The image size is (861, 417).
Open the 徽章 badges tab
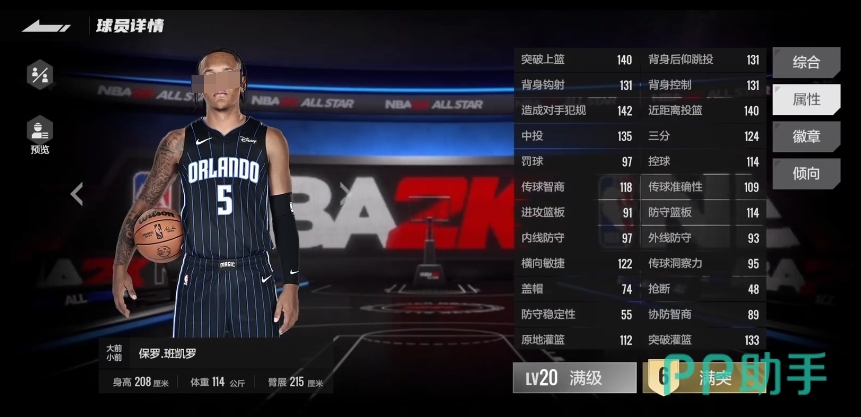coord(806,136)
